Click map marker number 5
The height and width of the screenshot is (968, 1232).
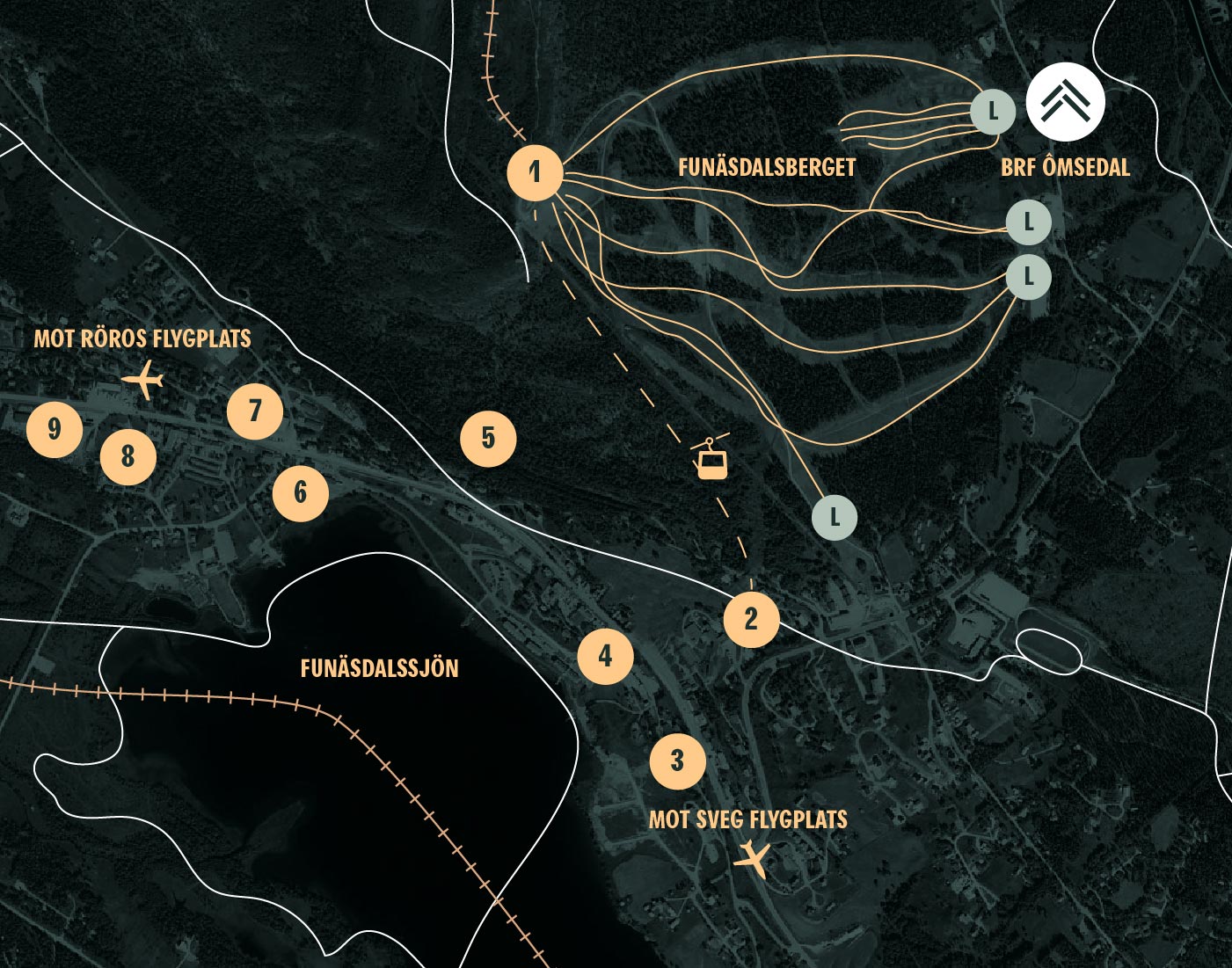click(x=488, y=438)
